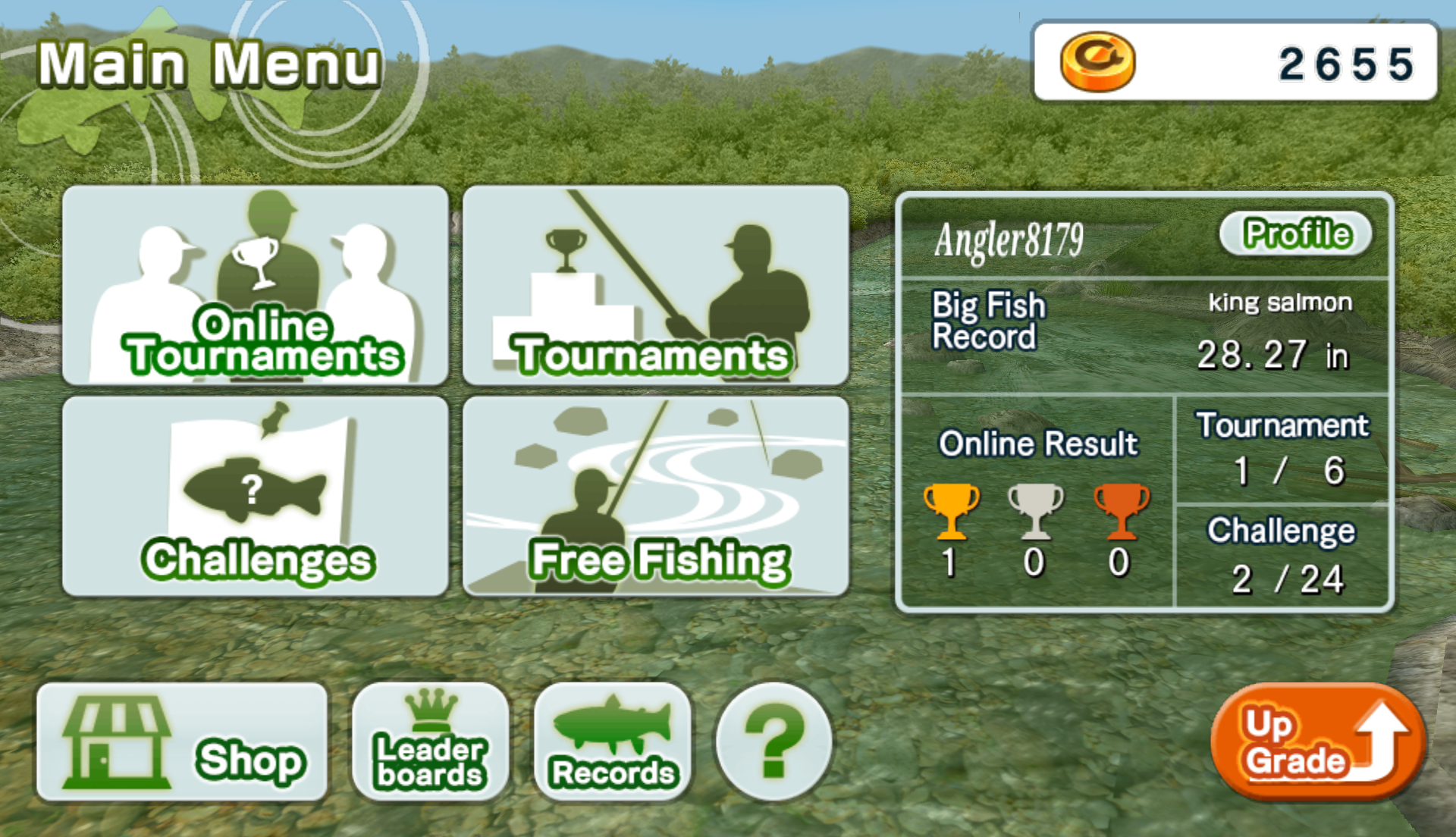This screenshot has width=1456, height=837.
Task: Click the Angler8179 username
Action: pyautogui.click(x=1009, y=241)
